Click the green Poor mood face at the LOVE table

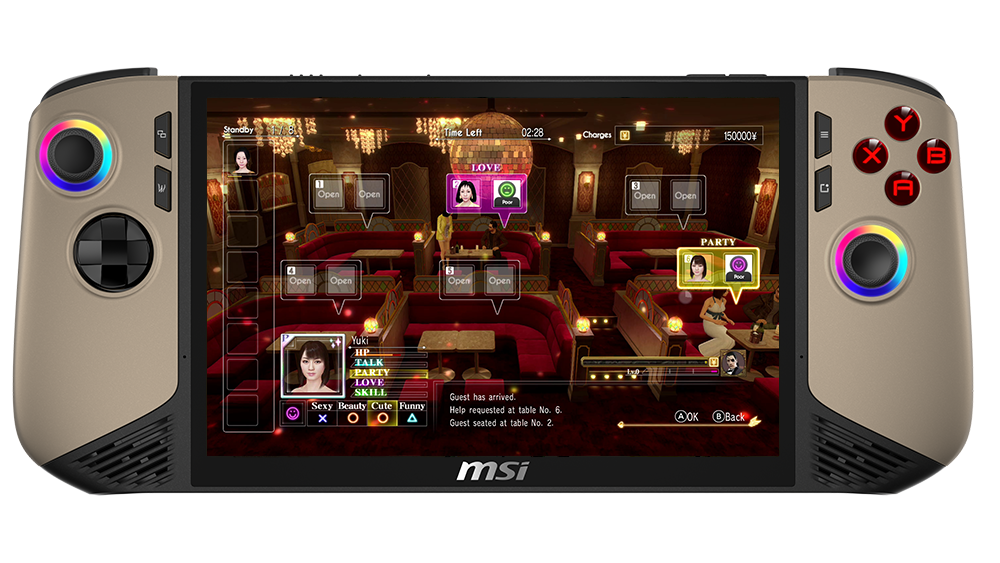coord(506,191)
